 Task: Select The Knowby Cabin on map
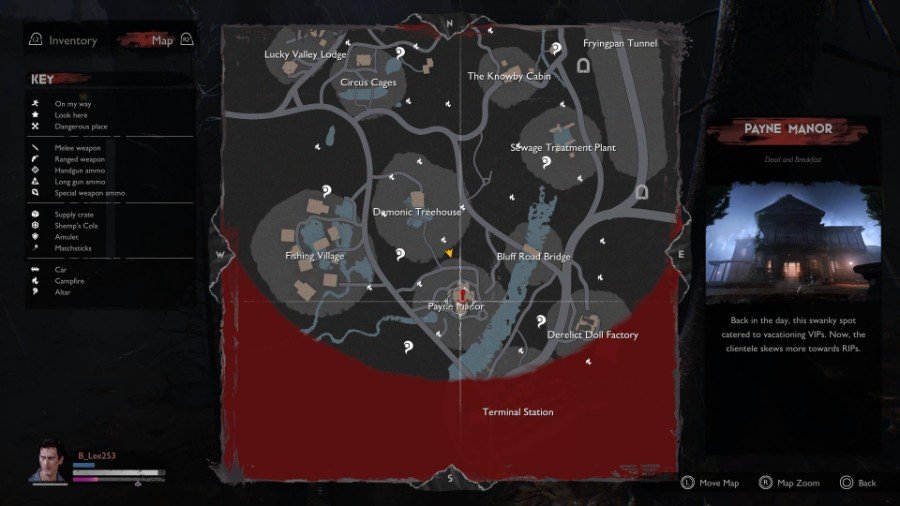pyautogui.click(x=509, y=76)
